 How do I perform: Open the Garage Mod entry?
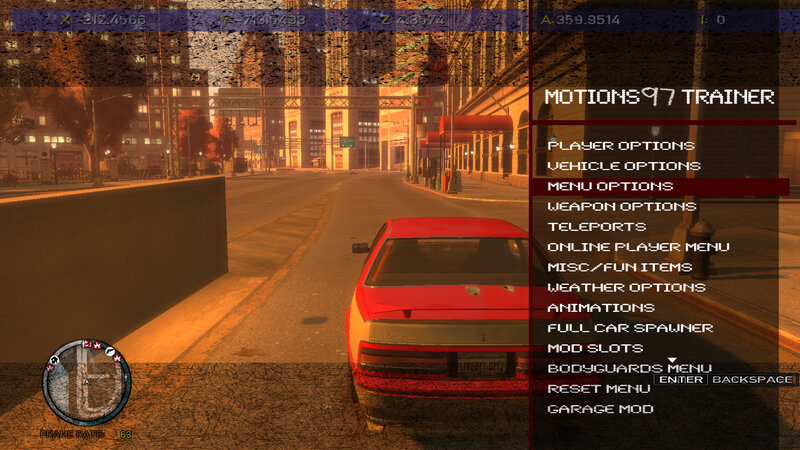pyautogui.click(x=600, y=409)
